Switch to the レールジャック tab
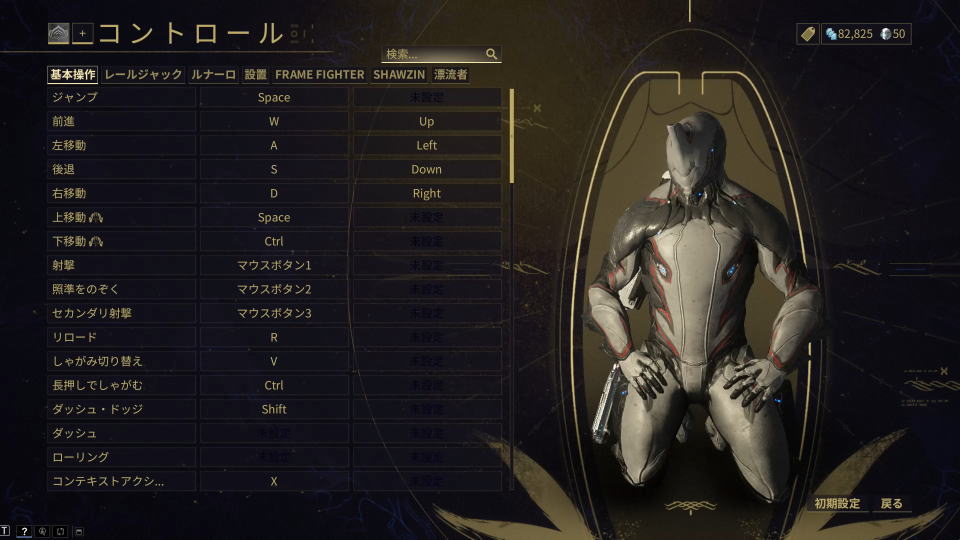Image resolution: width=960 pixels, height=540 pixels. pos(144,74)
